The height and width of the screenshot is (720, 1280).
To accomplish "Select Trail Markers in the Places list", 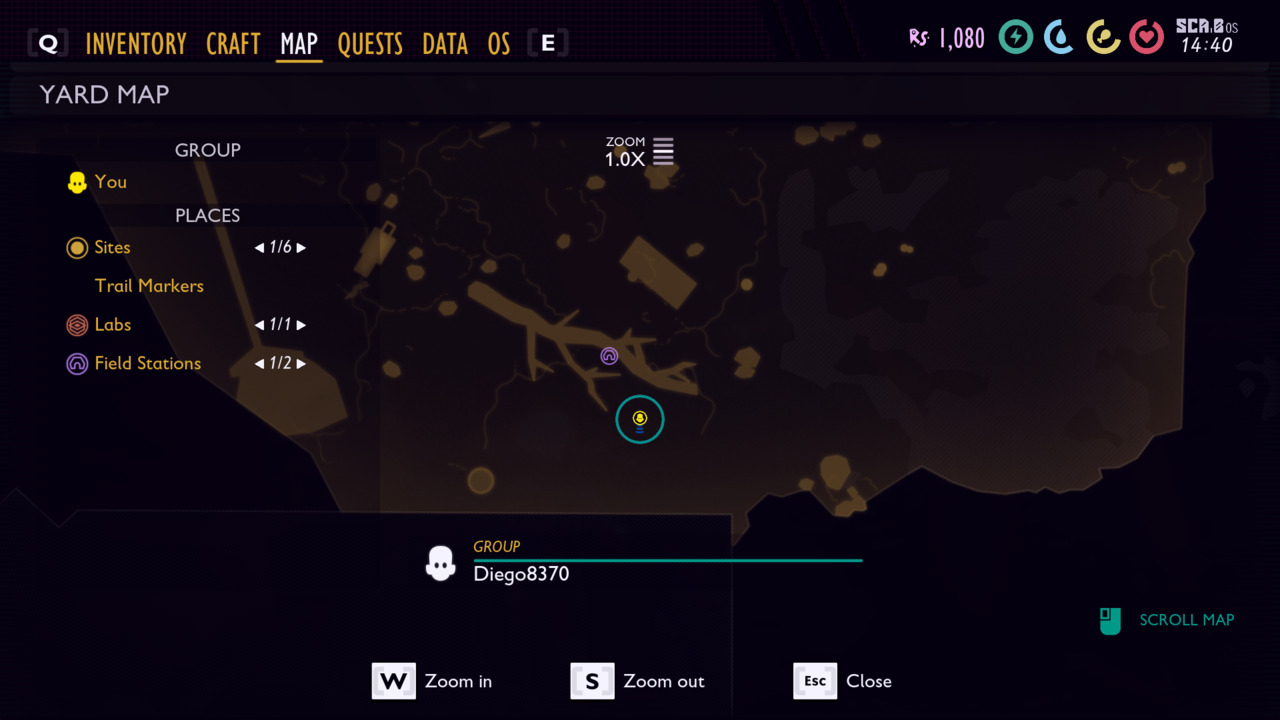I will click(x=149, y=286).
